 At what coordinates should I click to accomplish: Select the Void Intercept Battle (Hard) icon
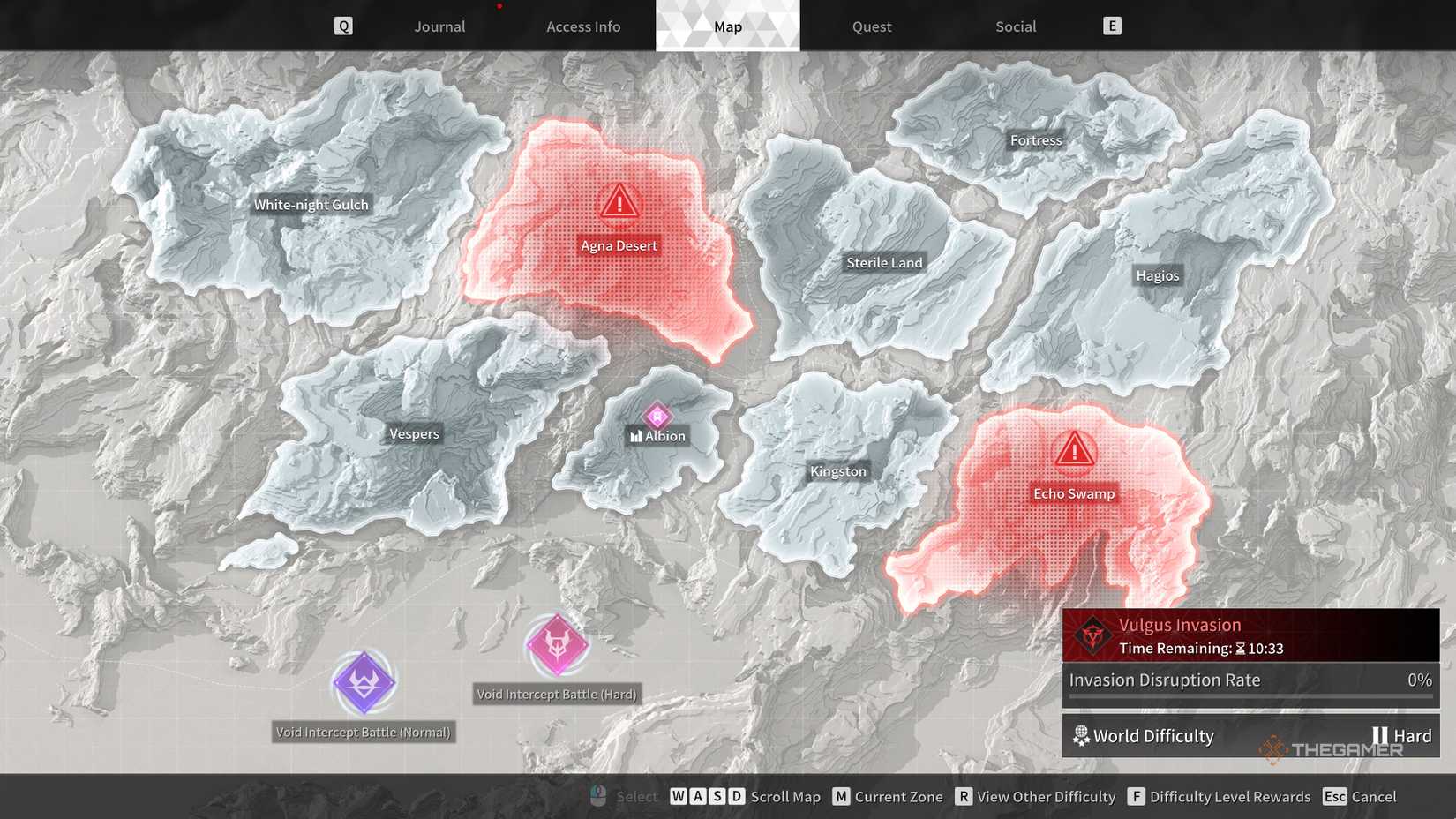point(555,645)
